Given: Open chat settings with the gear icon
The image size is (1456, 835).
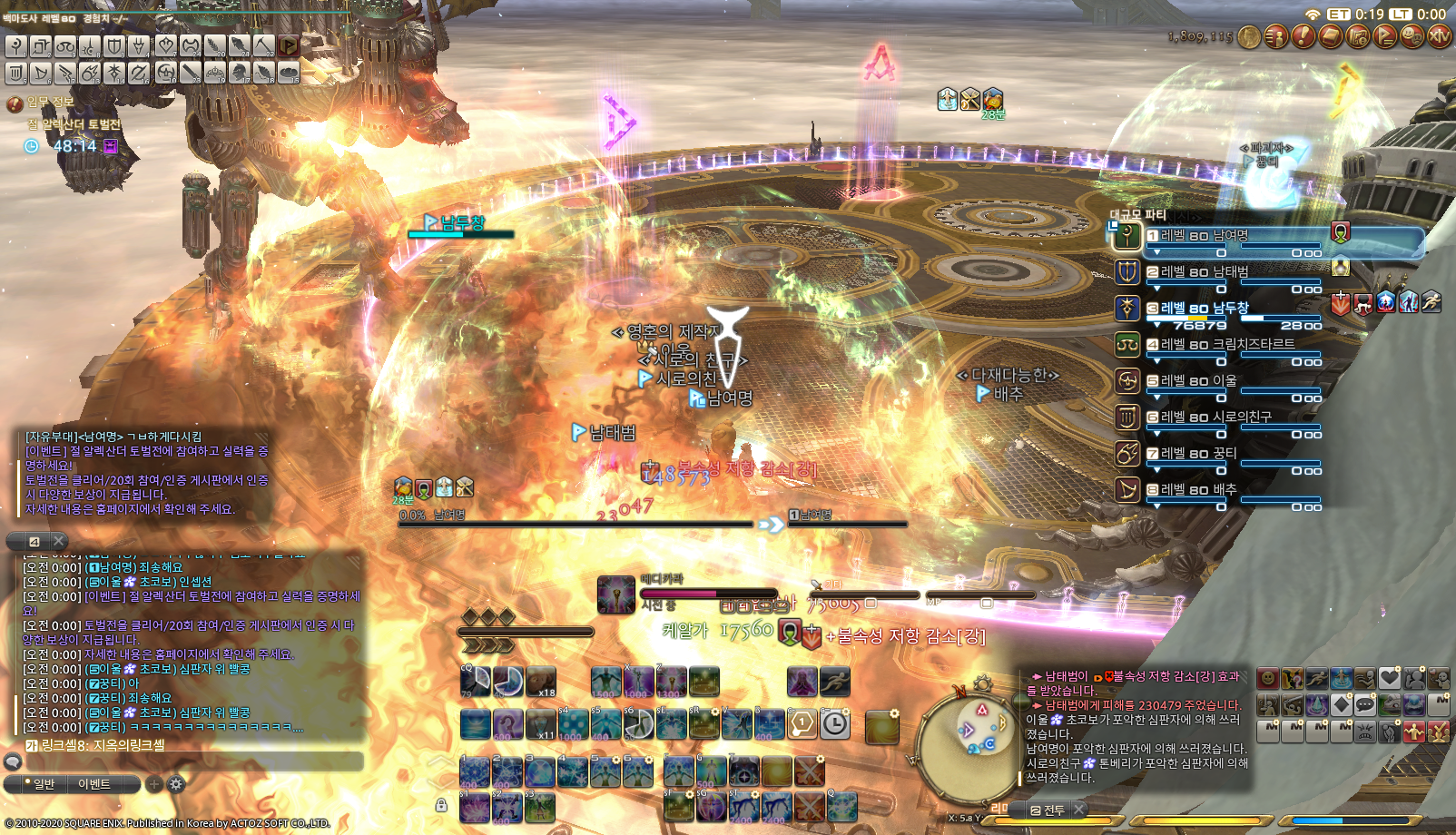Looking at the screenshot, I should tap(176, 783).
